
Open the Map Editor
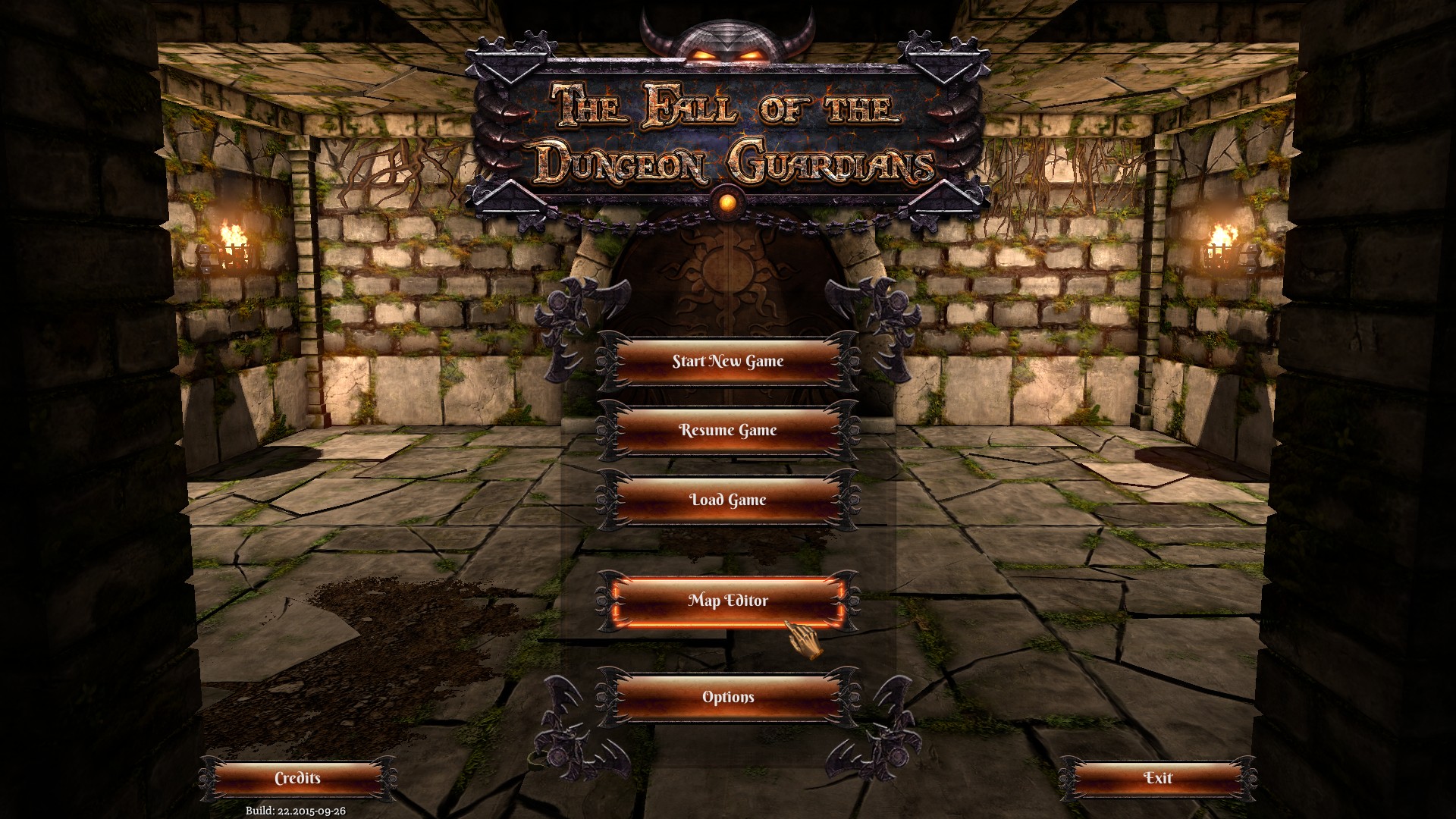(727, 601)
